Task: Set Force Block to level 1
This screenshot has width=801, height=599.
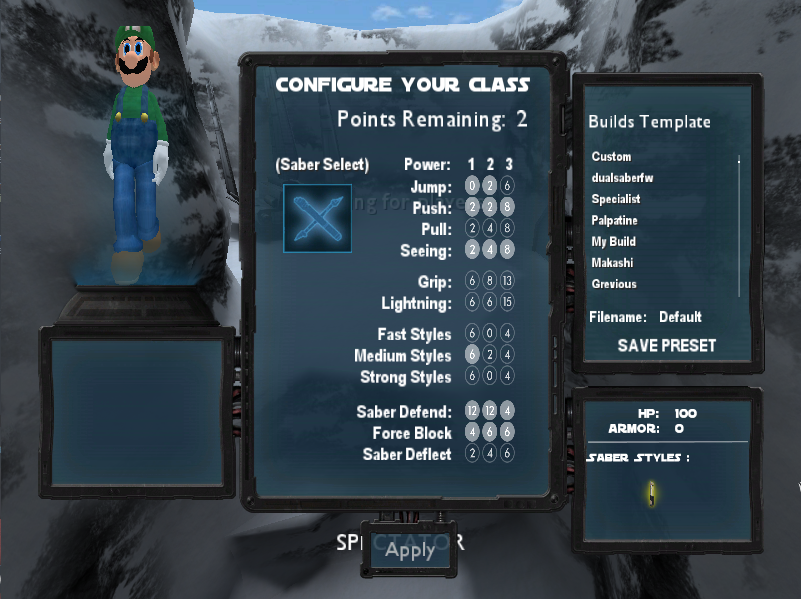Action: [472, 433]
